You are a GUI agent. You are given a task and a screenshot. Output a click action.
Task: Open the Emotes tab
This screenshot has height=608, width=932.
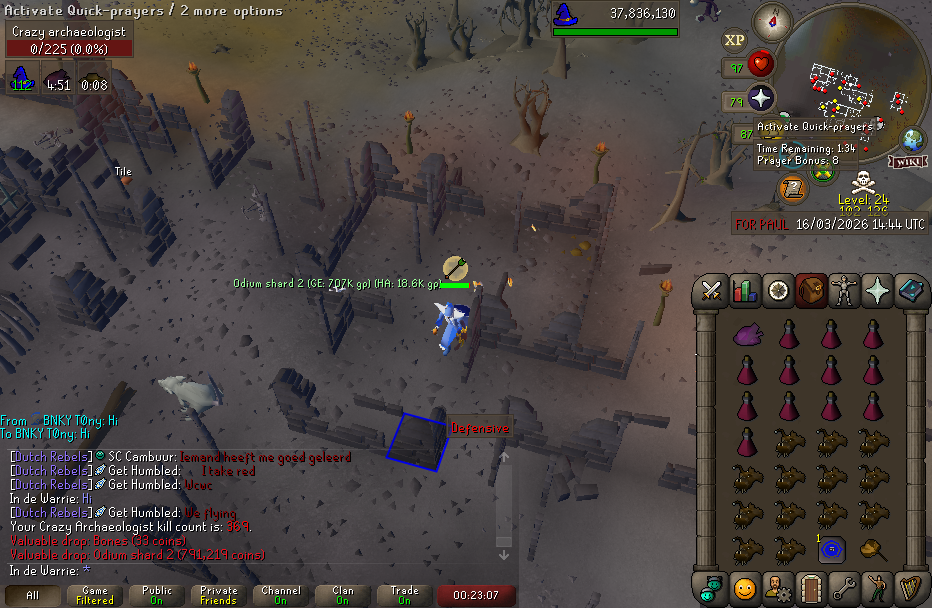coord(878,588)
